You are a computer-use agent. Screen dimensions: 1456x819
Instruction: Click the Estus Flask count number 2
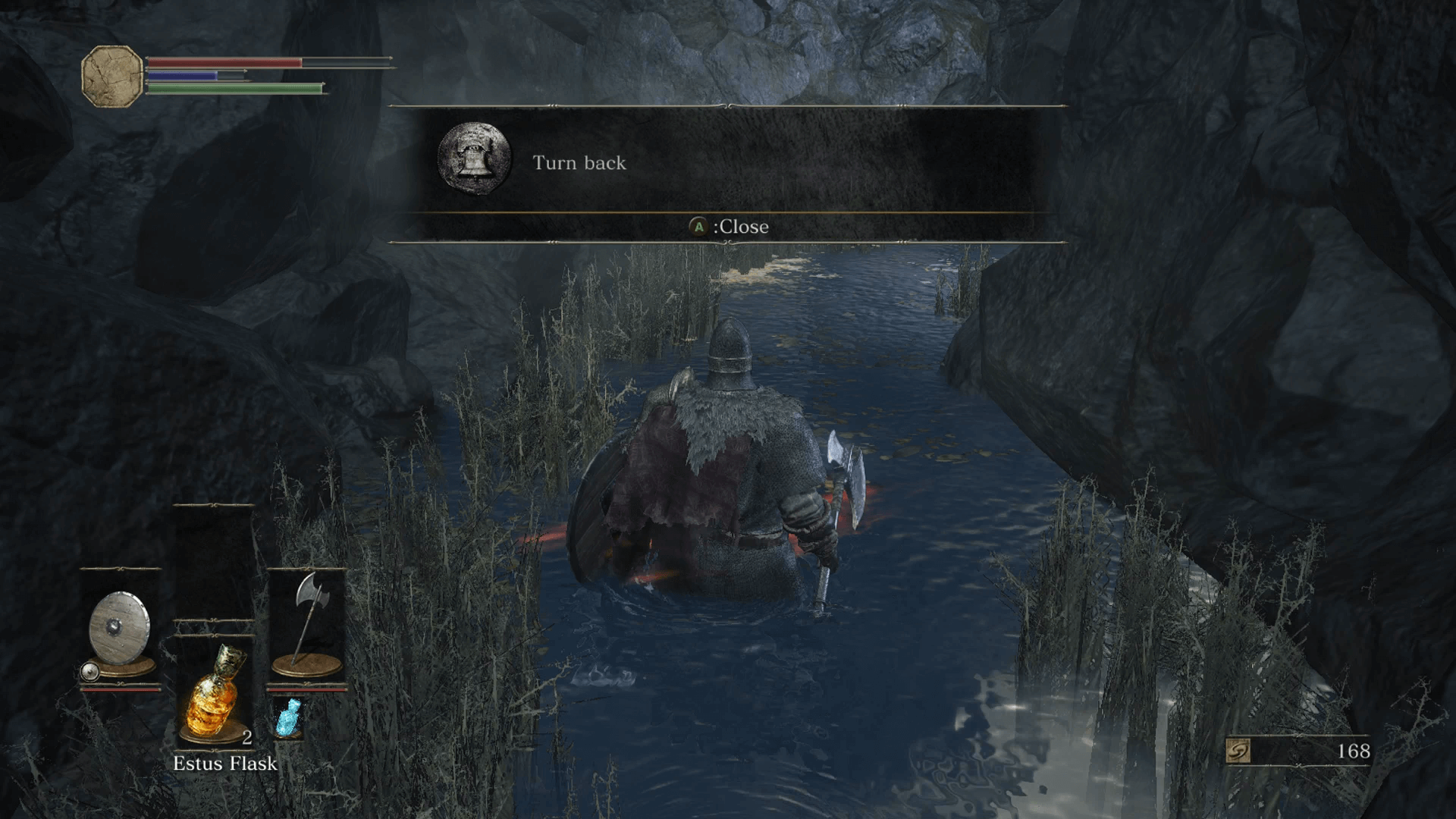tap(246, 736)
